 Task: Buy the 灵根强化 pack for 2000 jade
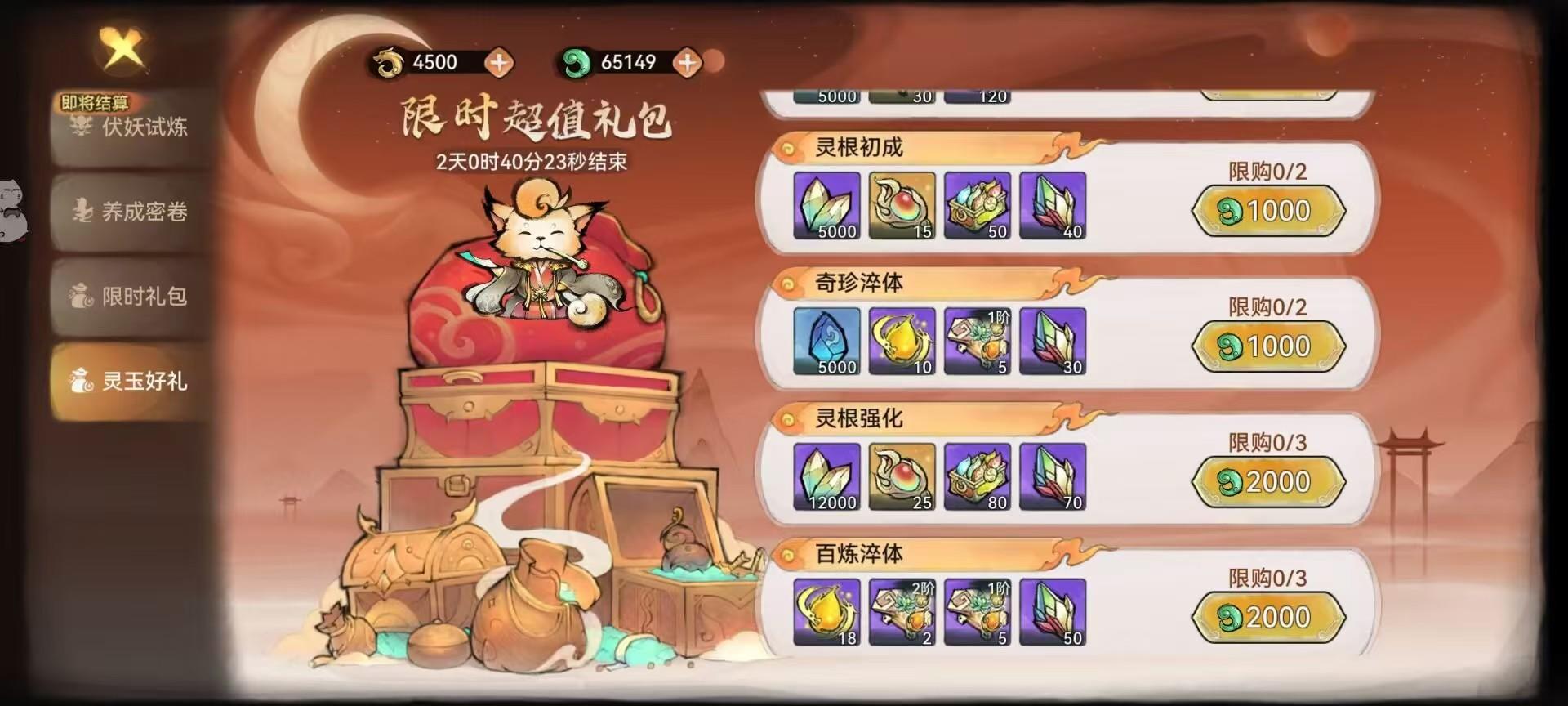point(1268,480)
